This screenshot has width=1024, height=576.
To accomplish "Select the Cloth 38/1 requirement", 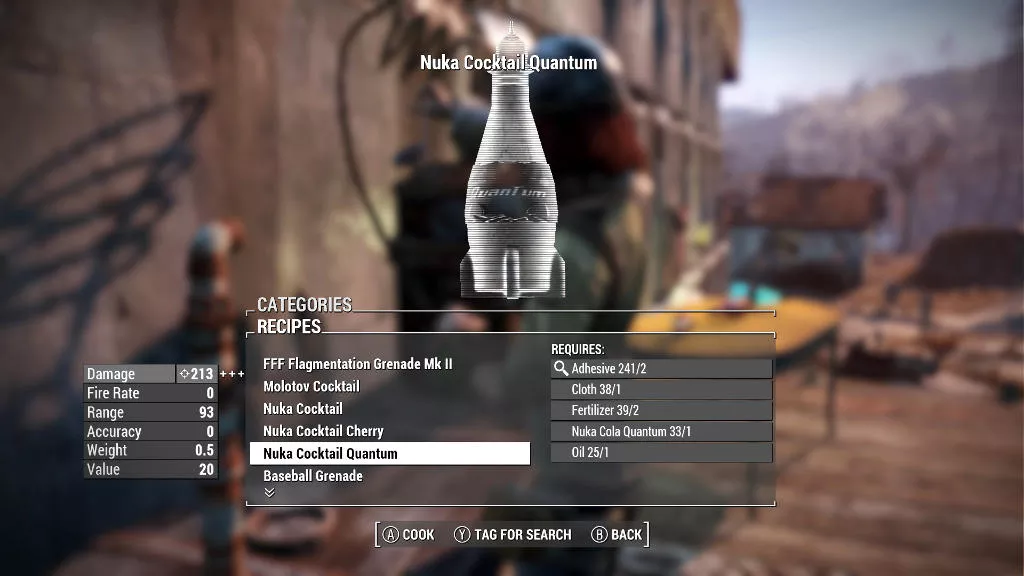I will [662, 390].
